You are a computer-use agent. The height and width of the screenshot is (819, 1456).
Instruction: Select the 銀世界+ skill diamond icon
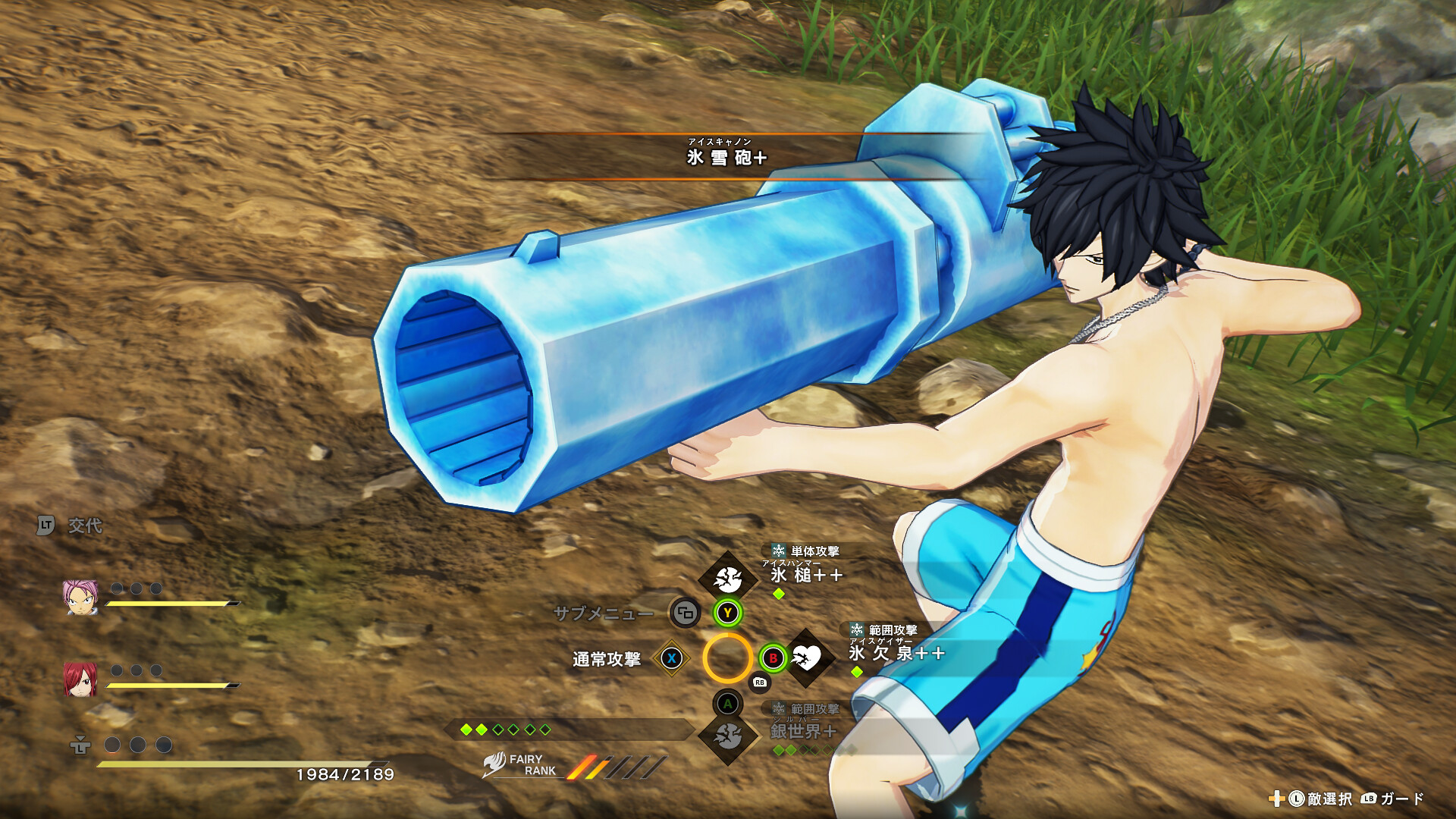[728, 735]
